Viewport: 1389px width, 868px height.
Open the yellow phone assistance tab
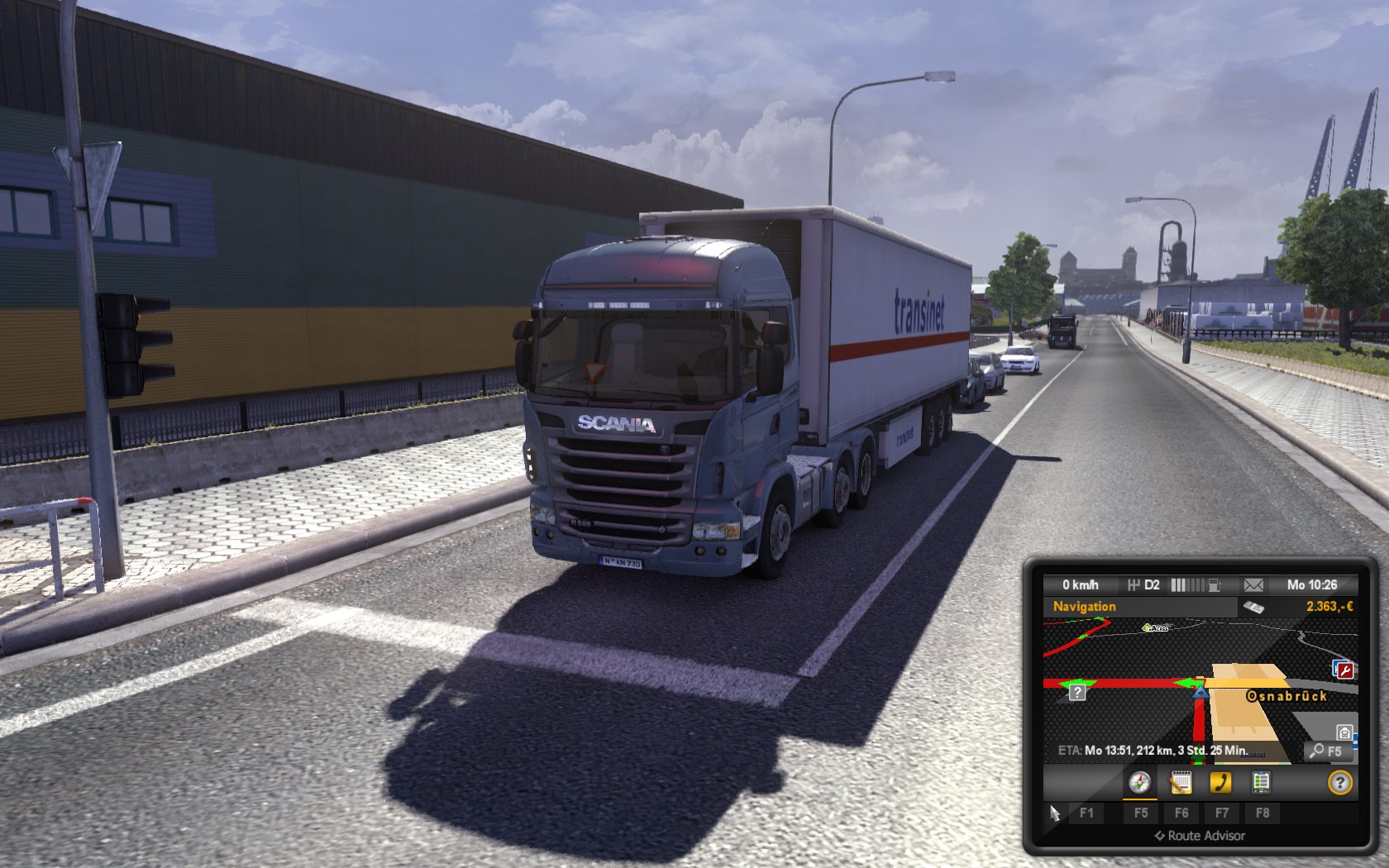[1220, 782]
